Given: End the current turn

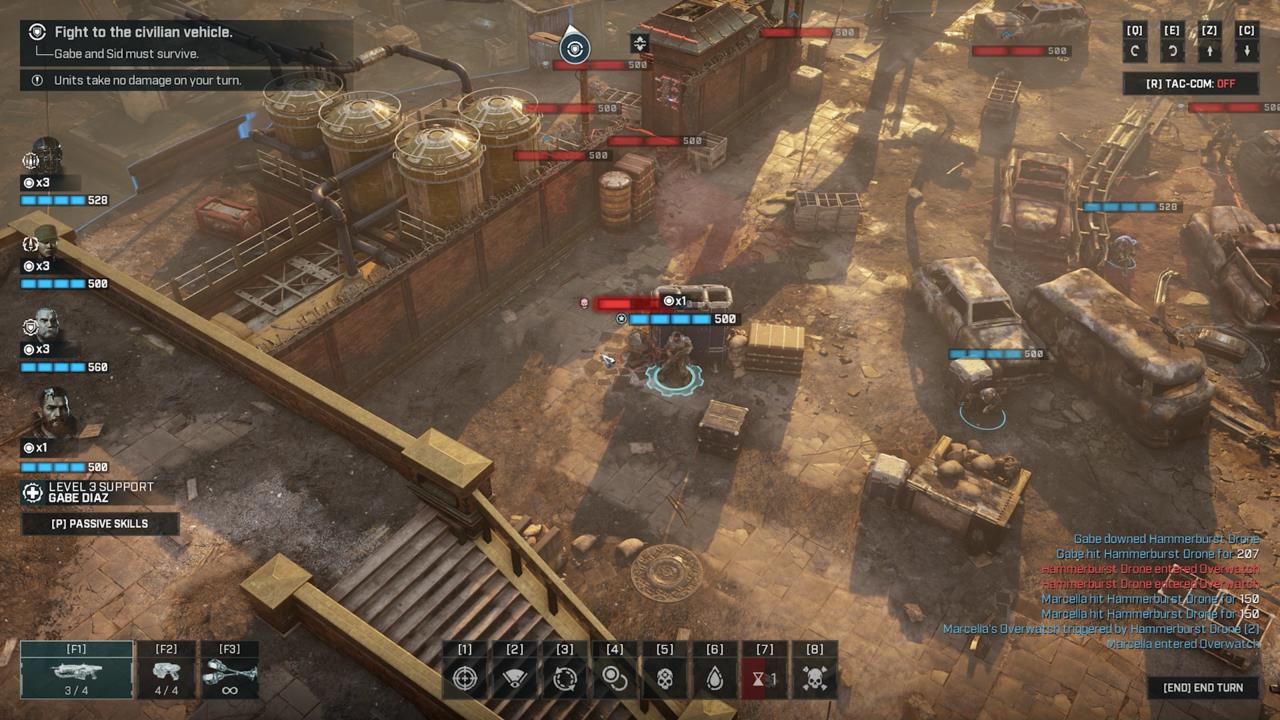Looking at the screenshot, I should pyautogui.click(x=1203, y=688).
